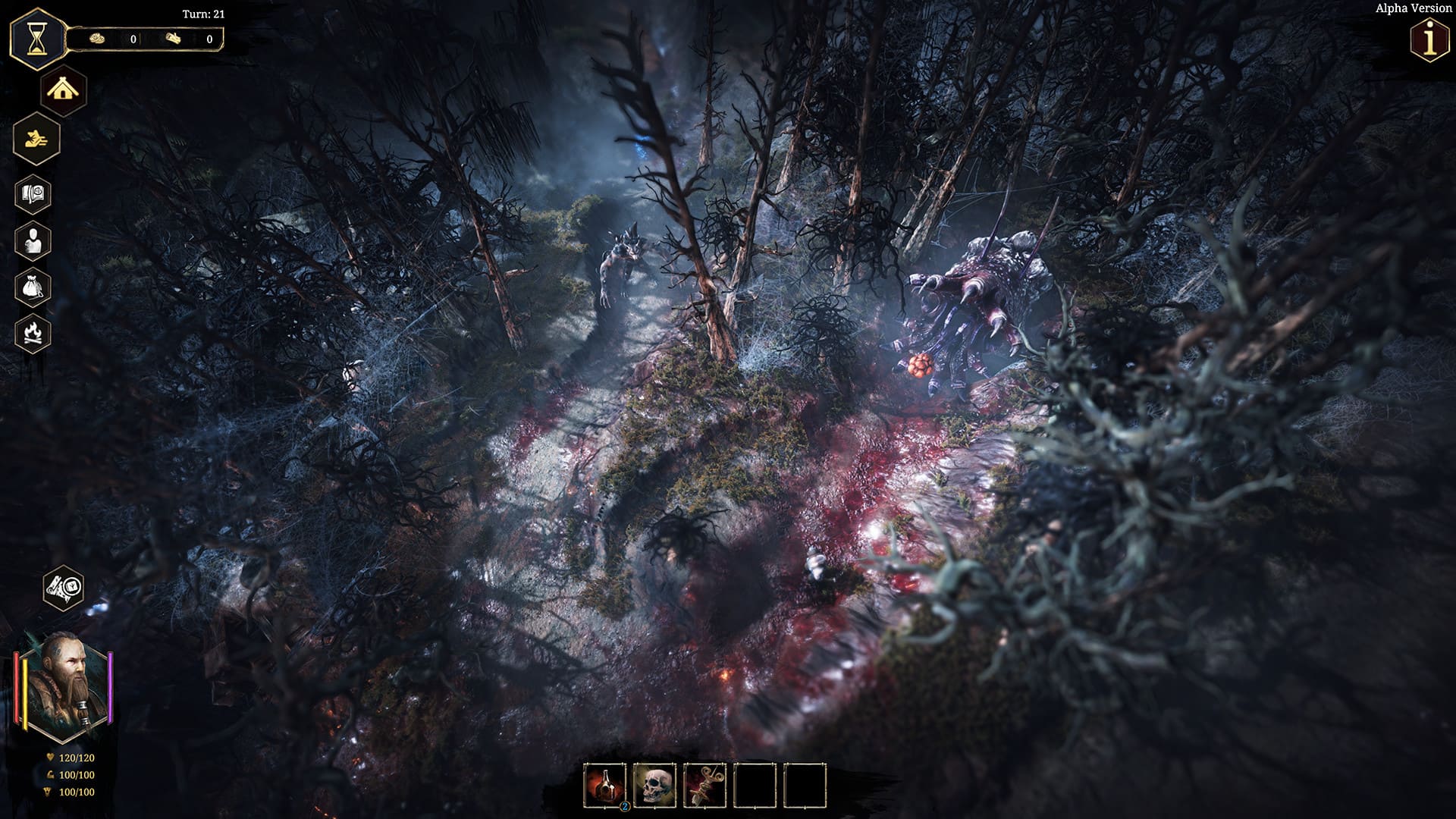Toggle the running boot movement icon
This screenshot has width=1456, height=819.
(x=36, y=139)
